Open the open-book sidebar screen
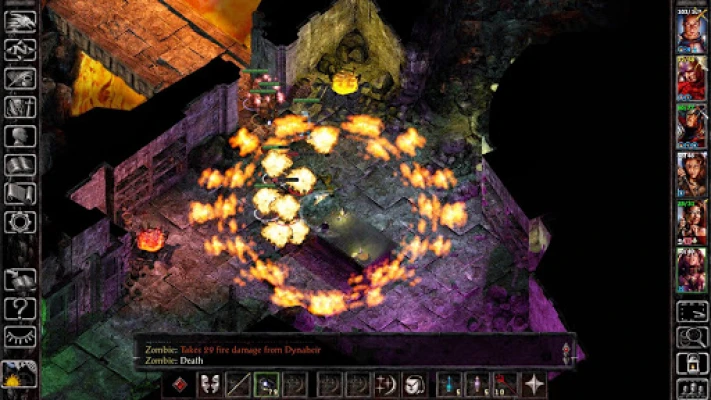Screen dimensions: 711x400 coord(20,164)
